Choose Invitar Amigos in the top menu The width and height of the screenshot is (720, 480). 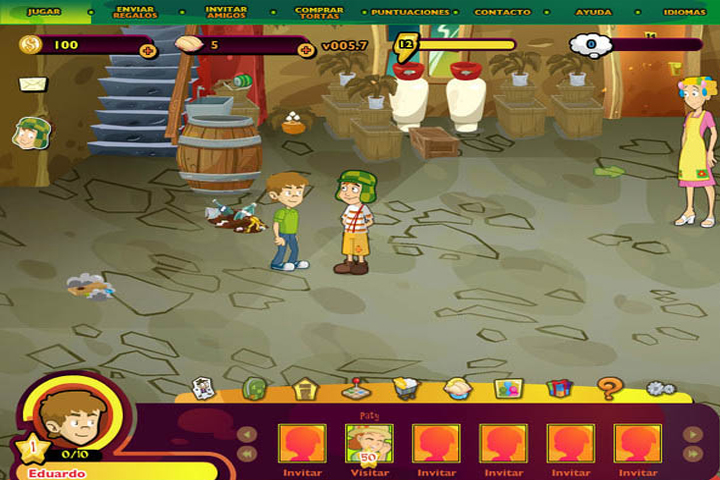(x=226, y=12)
